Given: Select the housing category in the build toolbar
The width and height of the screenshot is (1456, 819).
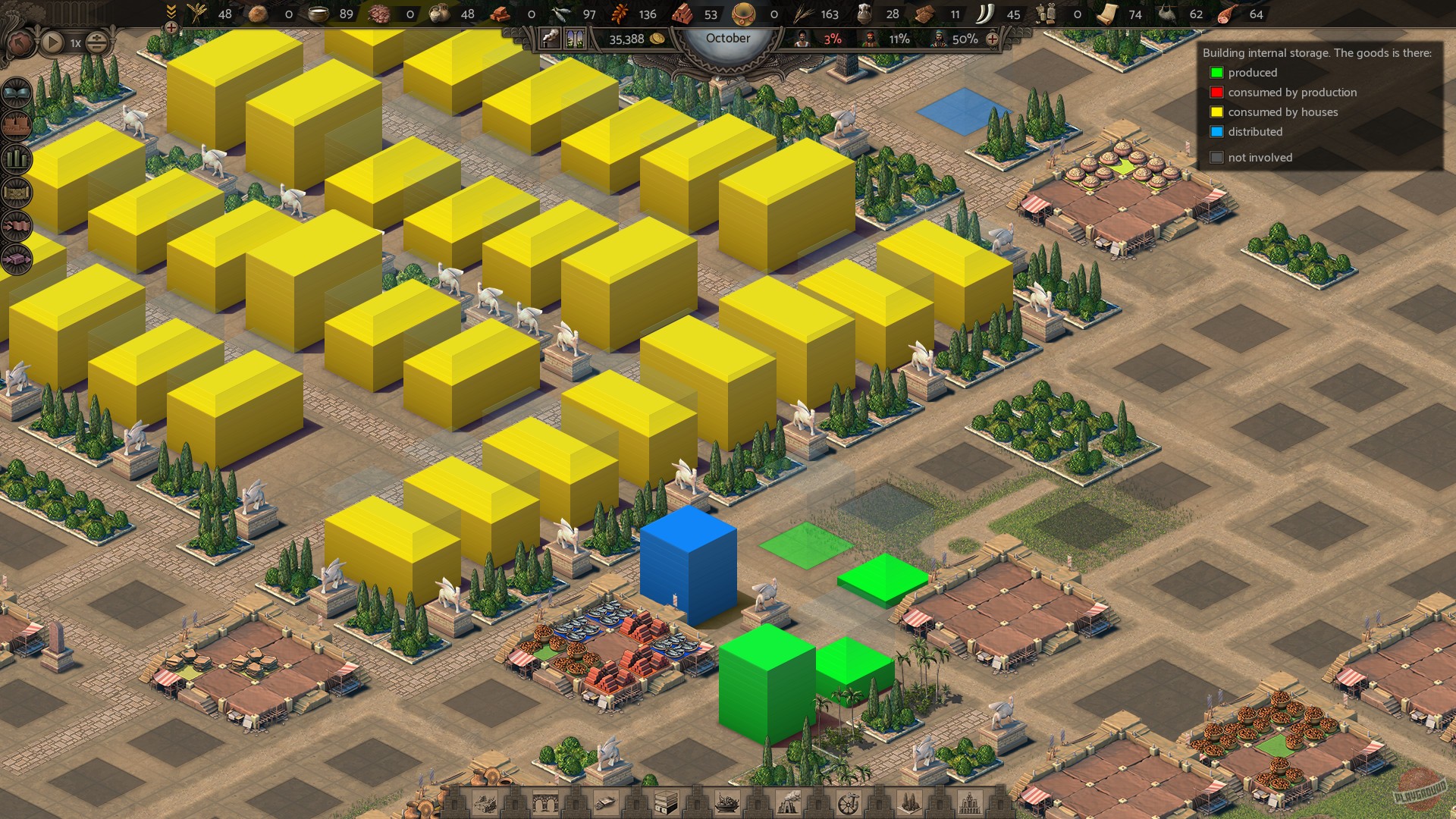Looking at the screenshot, I should [x=485, y=802].
